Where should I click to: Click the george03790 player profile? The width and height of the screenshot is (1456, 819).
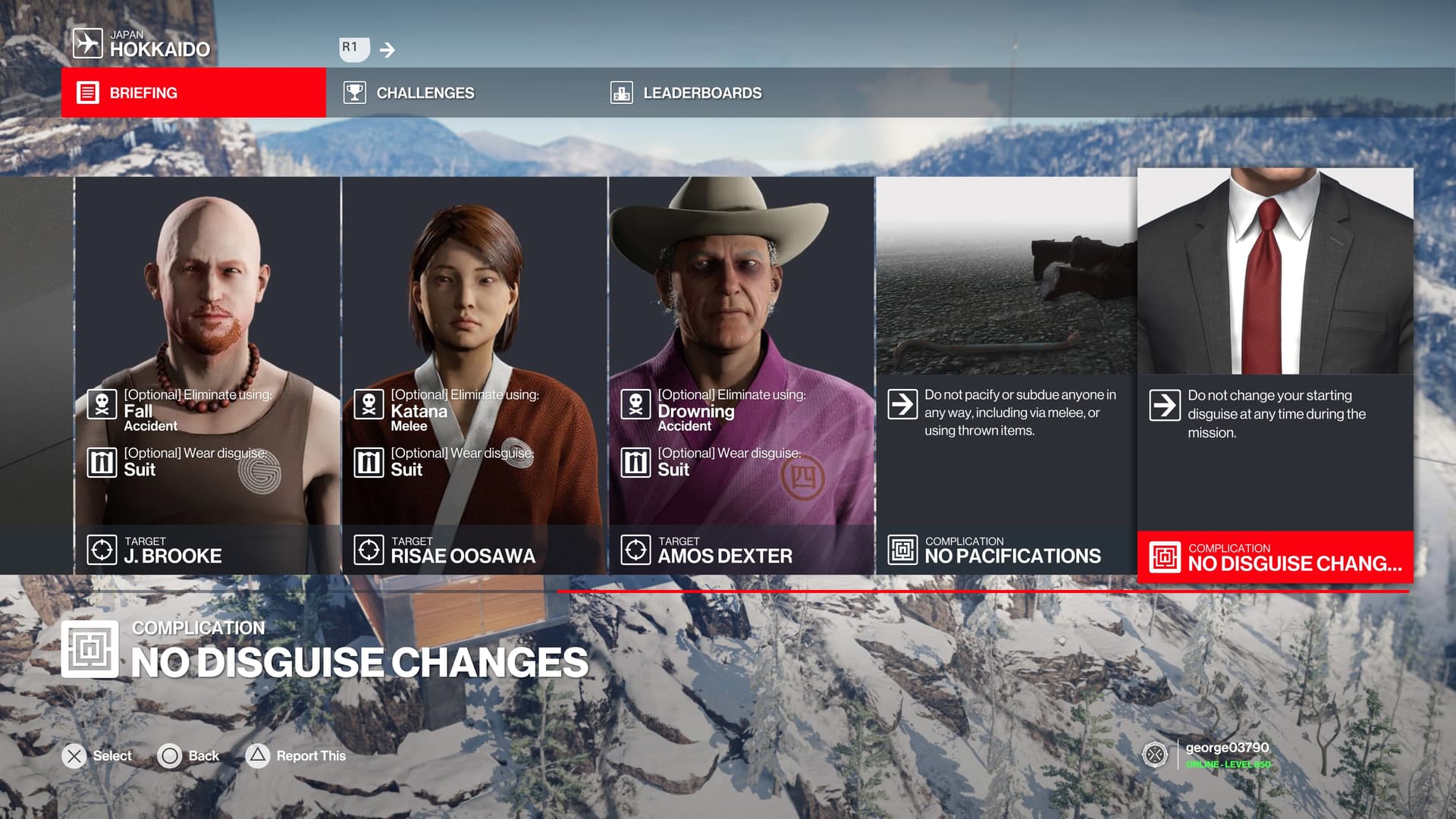pos(1225,755)
